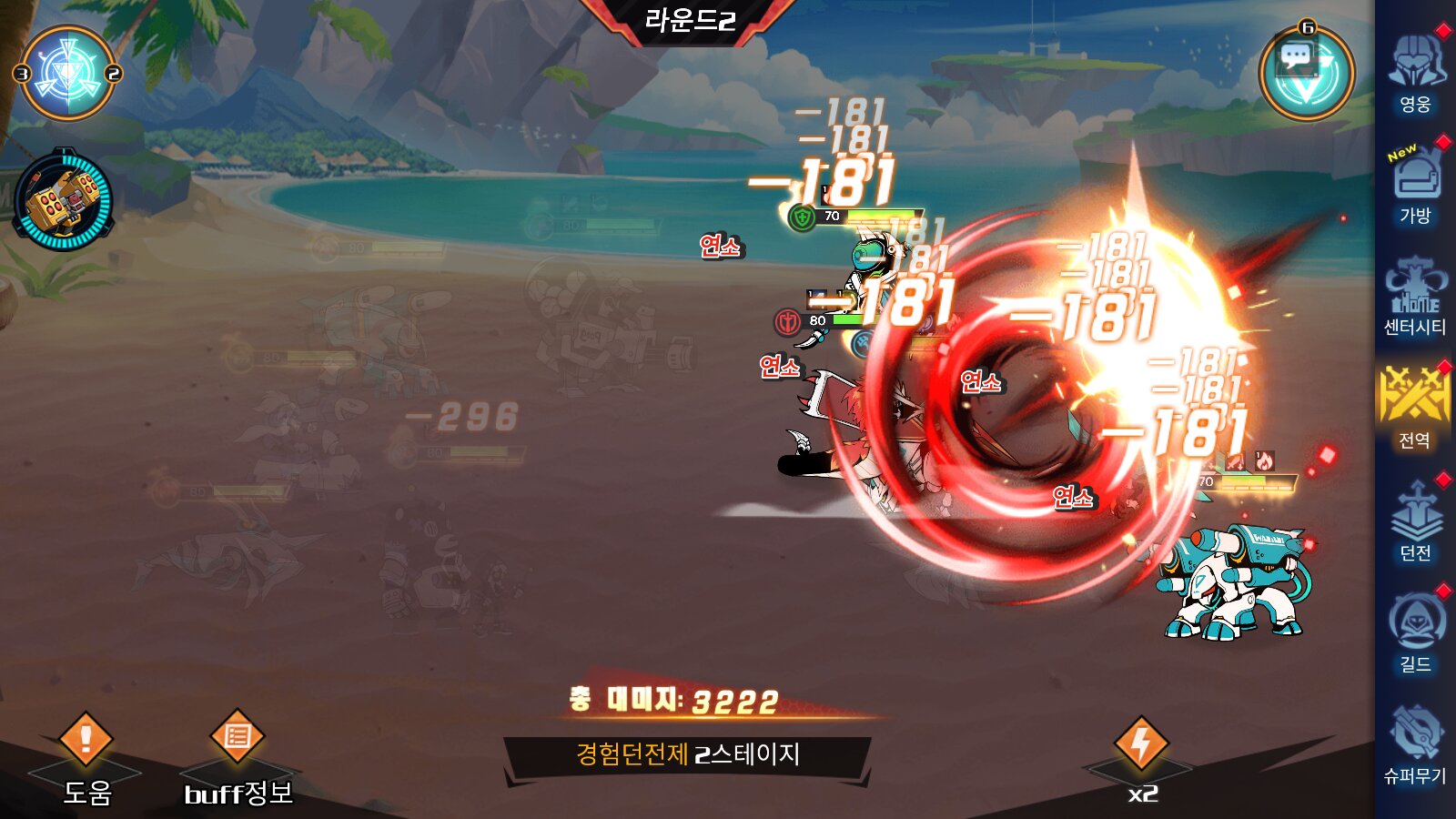The height and width of the screenshot is (819, 1456).
Task: Open the chat bubble icon
Action: click(1296, 57)
